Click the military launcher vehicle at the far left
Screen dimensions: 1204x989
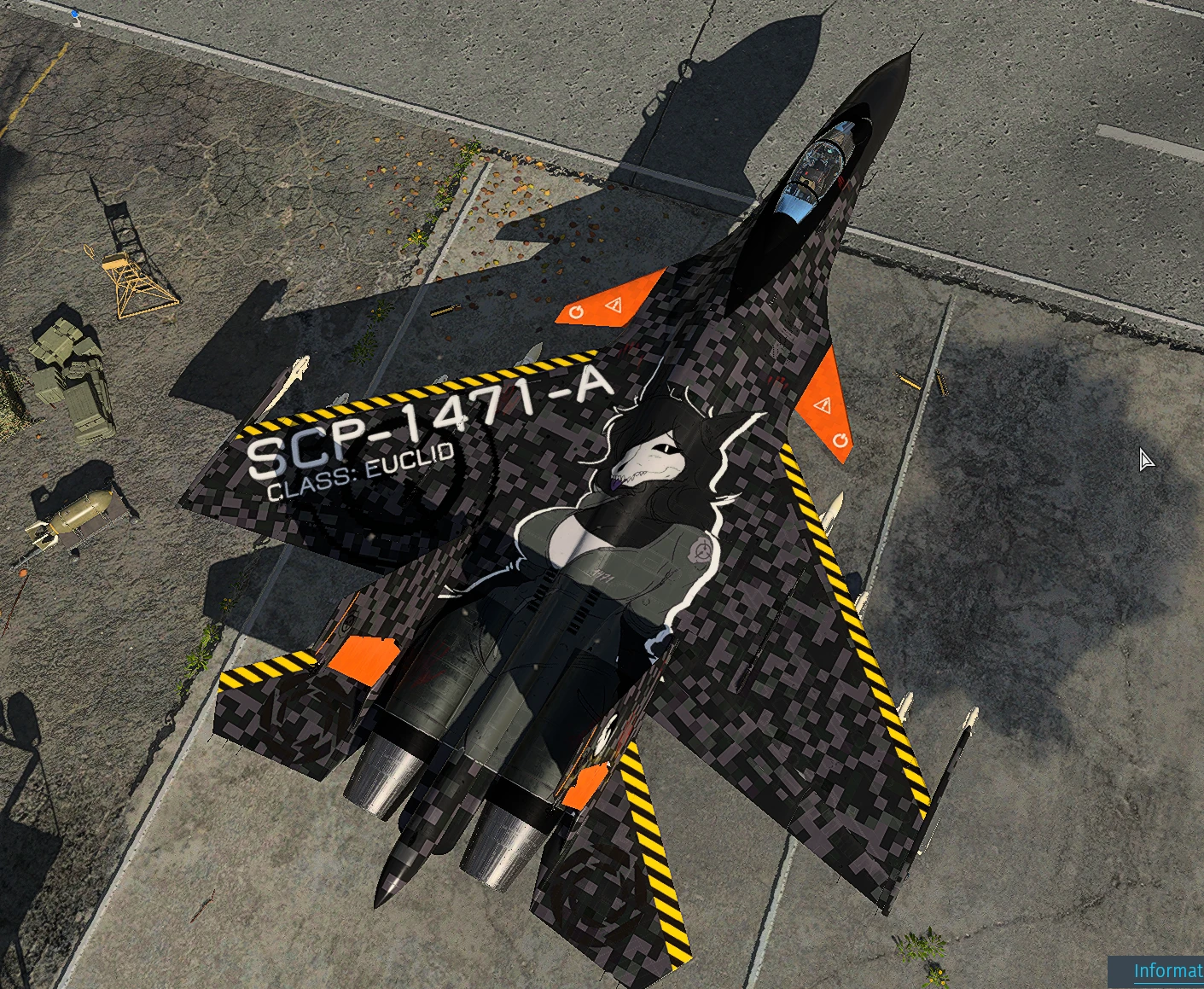(68, 371)
